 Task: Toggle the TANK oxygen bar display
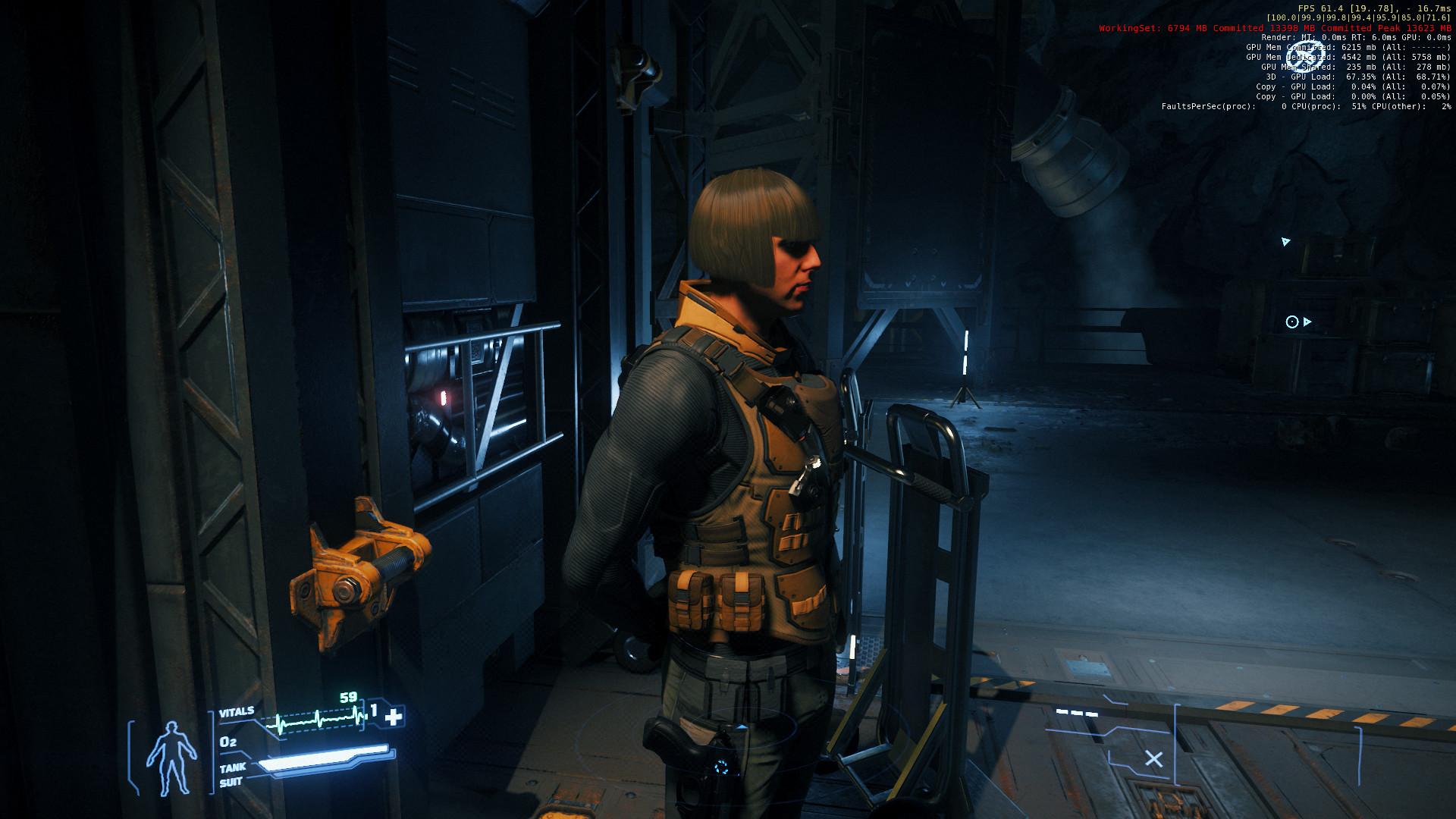pyautogui.click(x=233, y=768)
